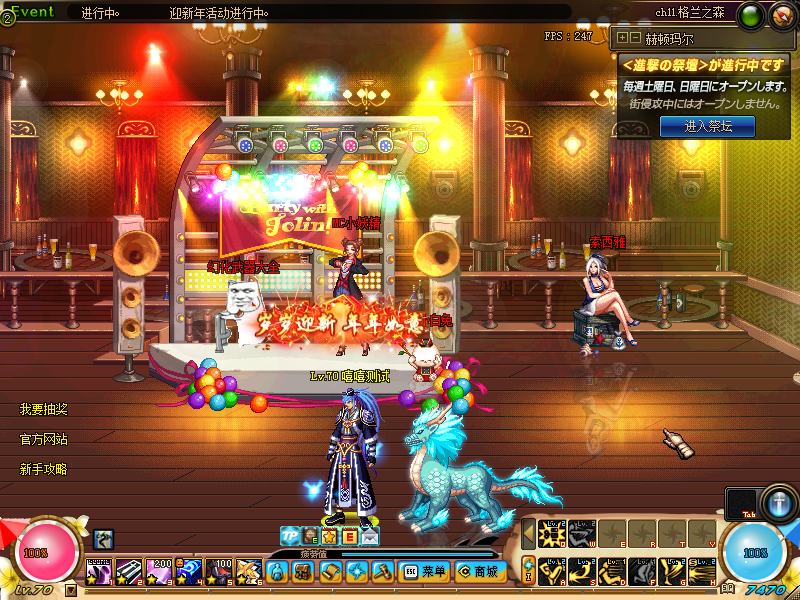Click the 我要抽奖 lottery link
The image size is (800, 600).
[x=44, y=410]
